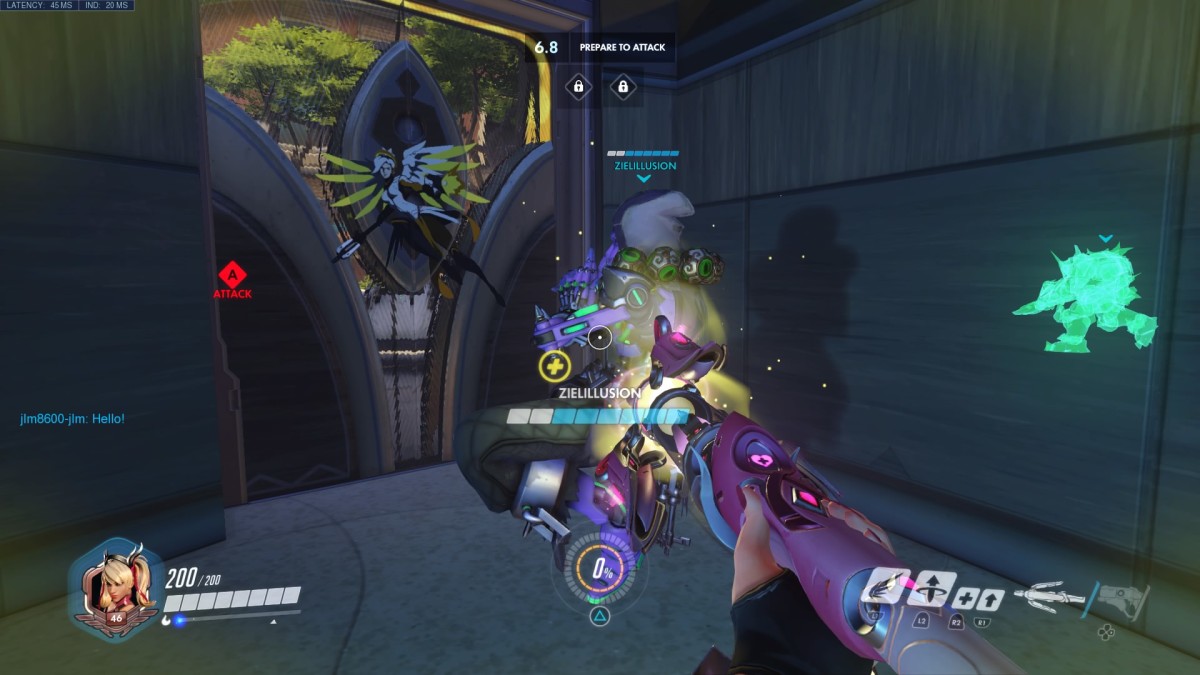
Task: Click the yellow heal-target plus marker
Action: 553,366
